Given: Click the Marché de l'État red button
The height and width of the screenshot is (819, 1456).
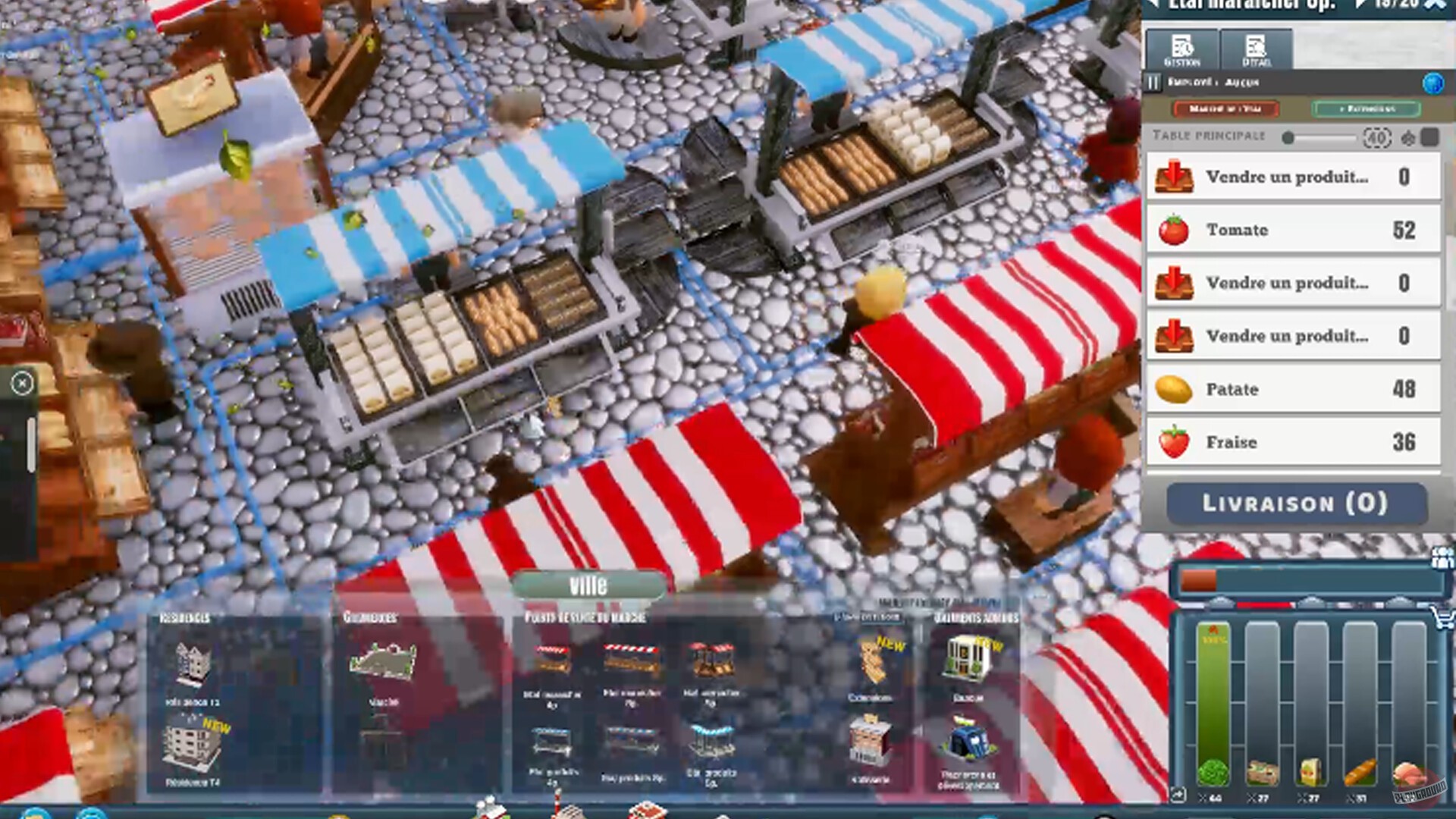Looking at the screenshot, I should 1225,109.
